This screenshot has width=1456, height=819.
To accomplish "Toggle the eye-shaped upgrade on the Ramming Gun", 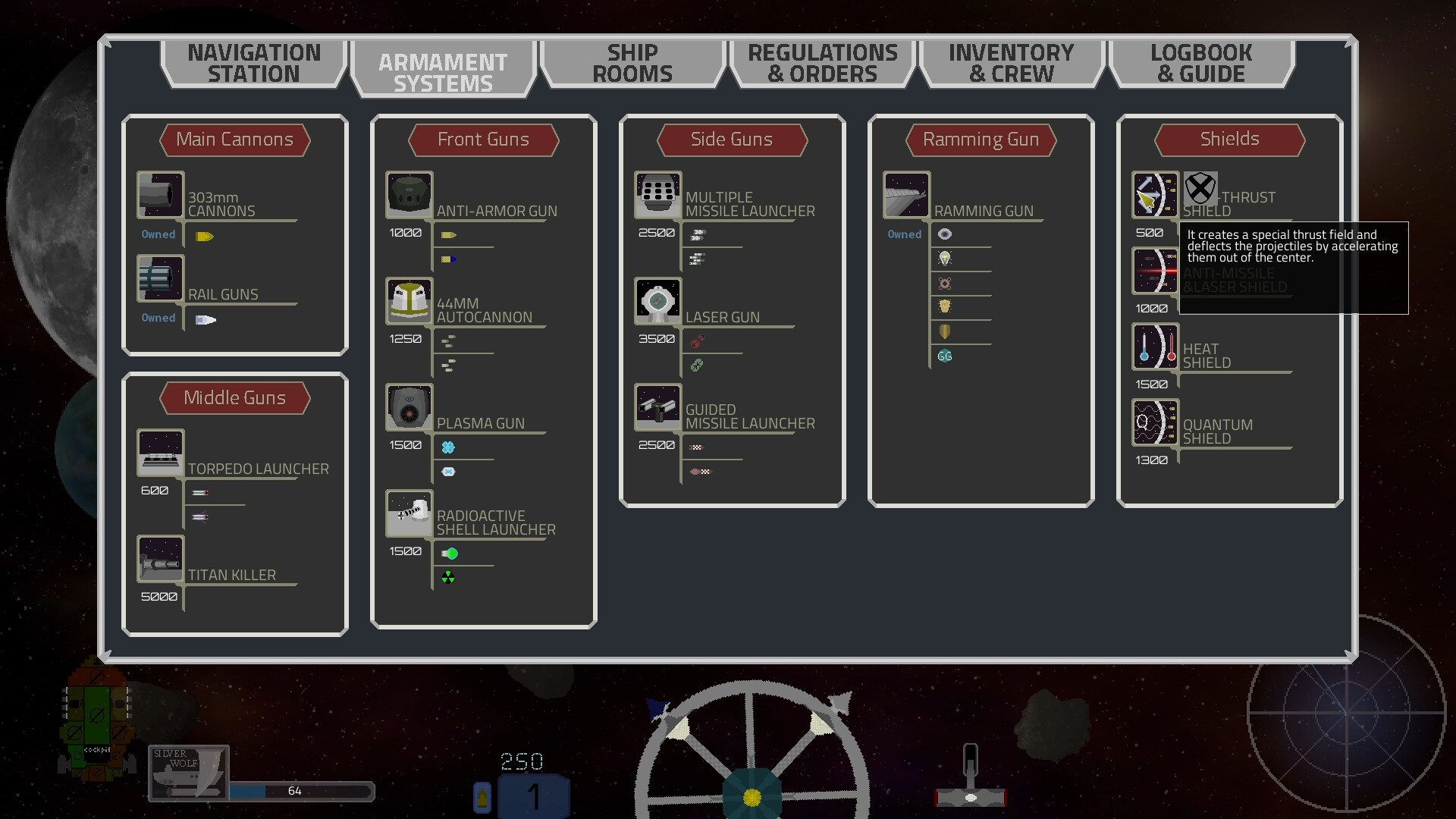I will (x=945, y=234).
